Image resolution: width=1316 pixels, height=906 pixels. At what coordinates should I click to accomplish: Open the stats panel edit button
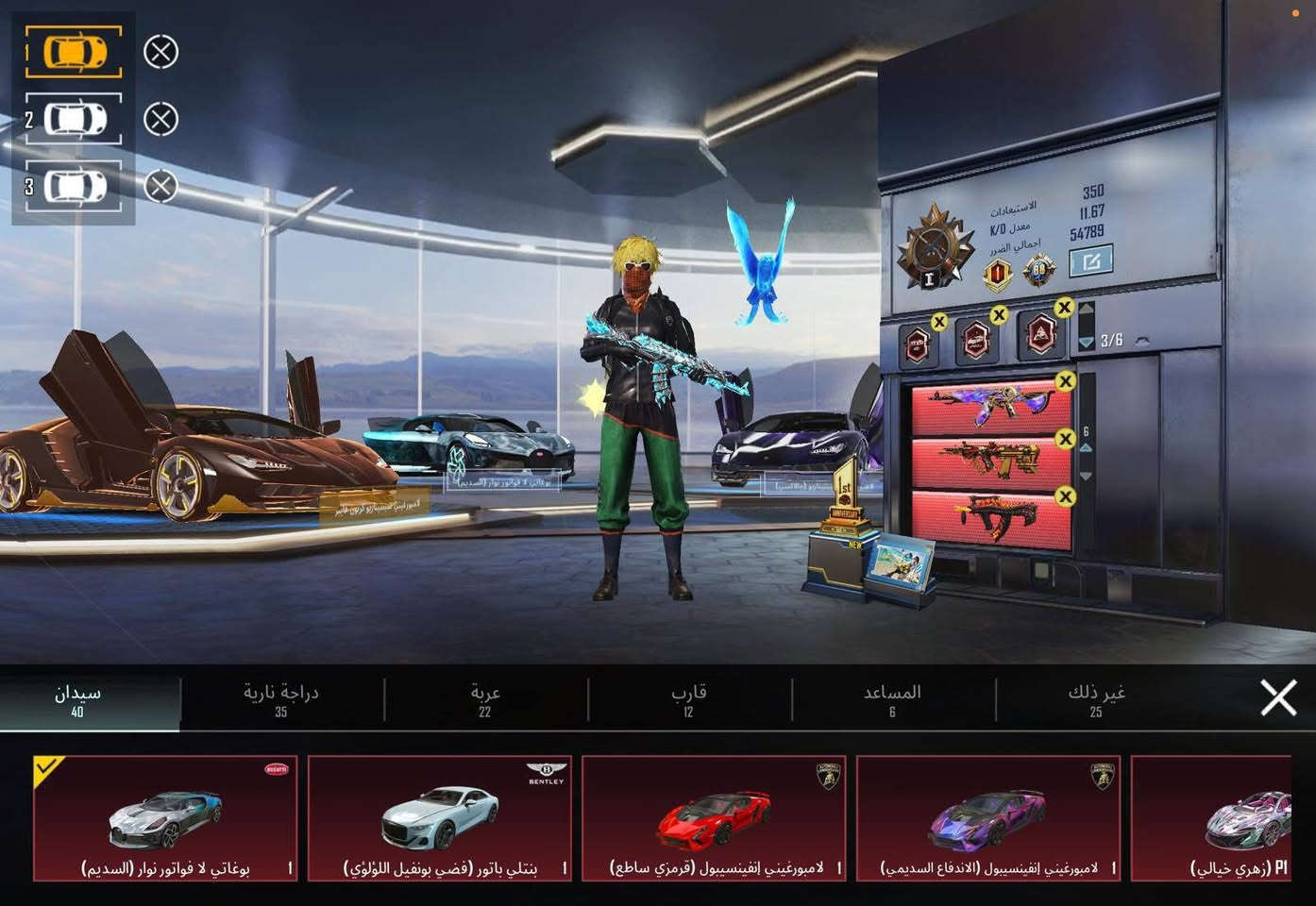coord(1090,260)
